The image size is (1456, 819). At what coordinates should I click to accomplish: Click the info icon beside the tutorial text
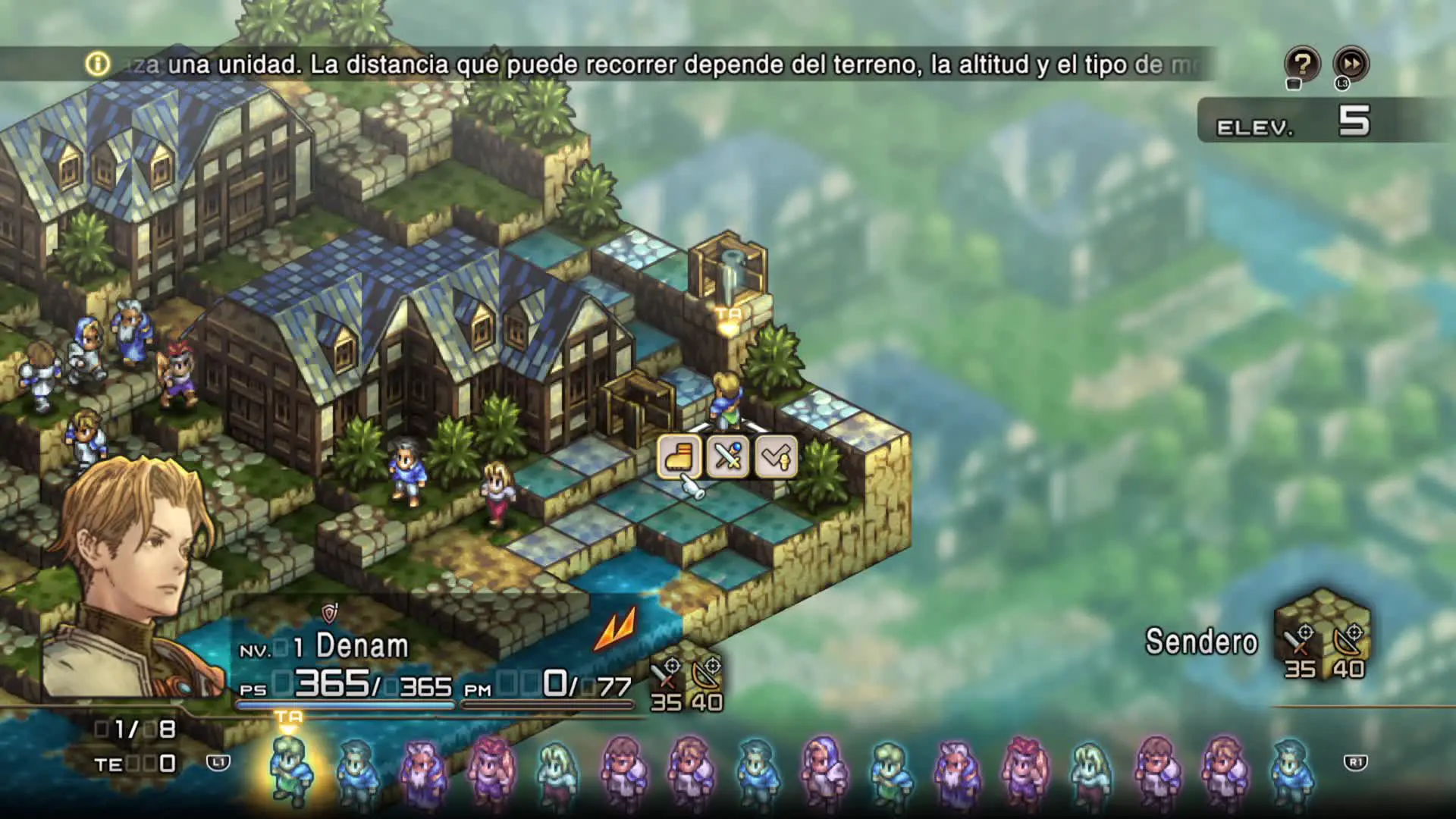click(97, 64)
